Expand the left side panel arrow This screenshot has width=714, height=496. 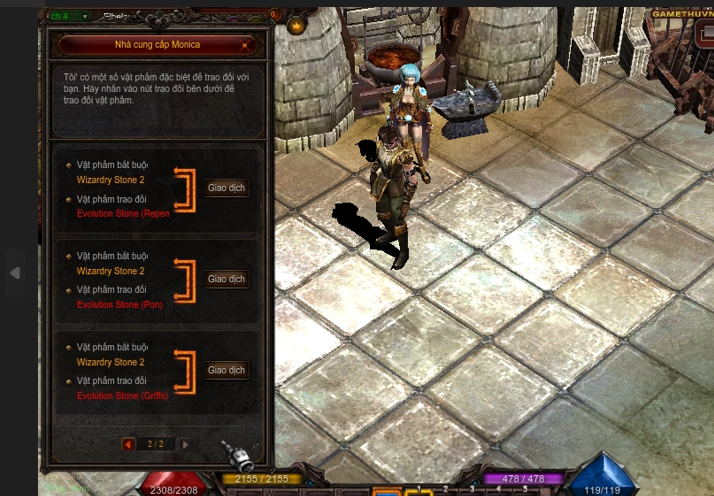point(14,272)
